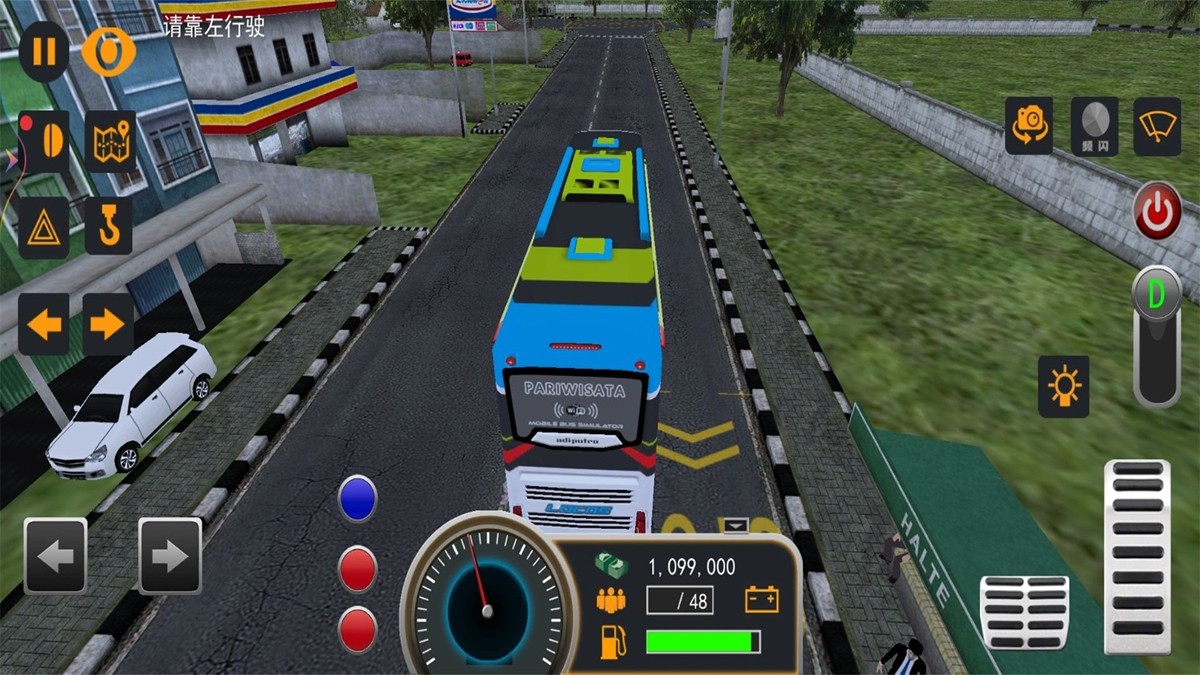This screenshot has width=1200, height=675.
Task: Switch the camera view
Action: (1029, 126)
